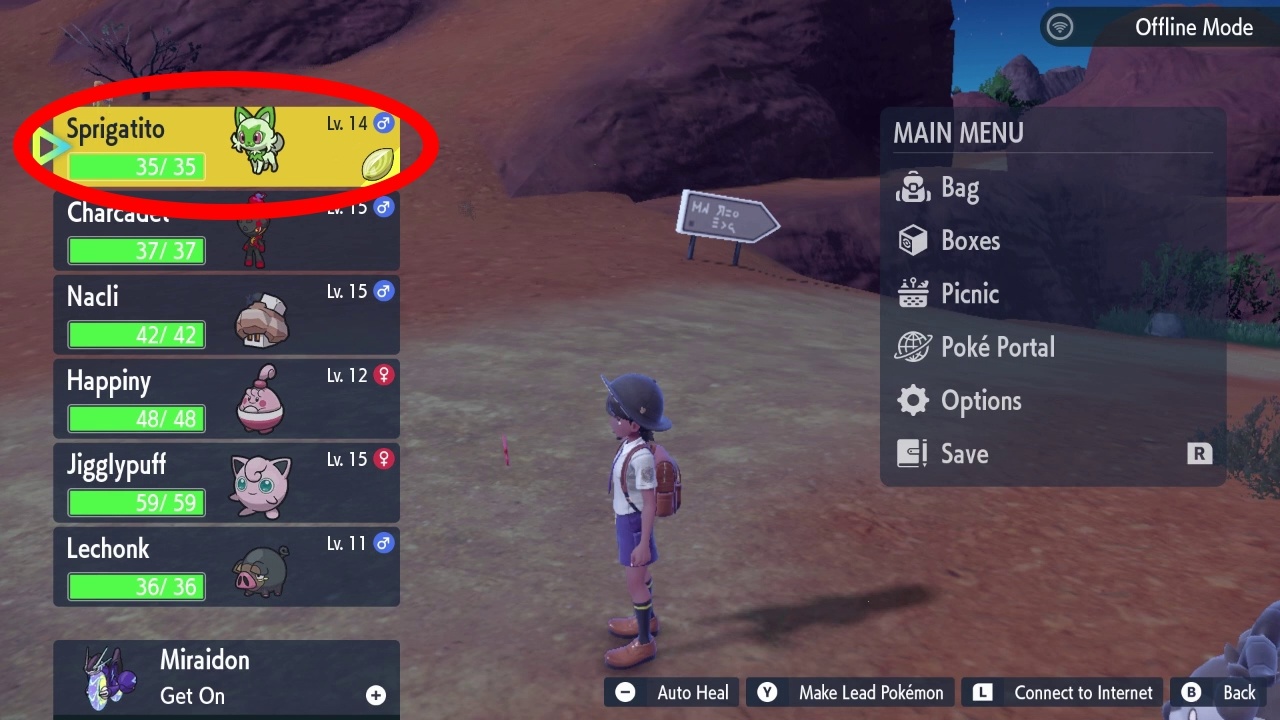Open the Poké Portal globe icon
Image resolution: width=1280 pixels, height=720 pixels.
(x=912, y=347)
